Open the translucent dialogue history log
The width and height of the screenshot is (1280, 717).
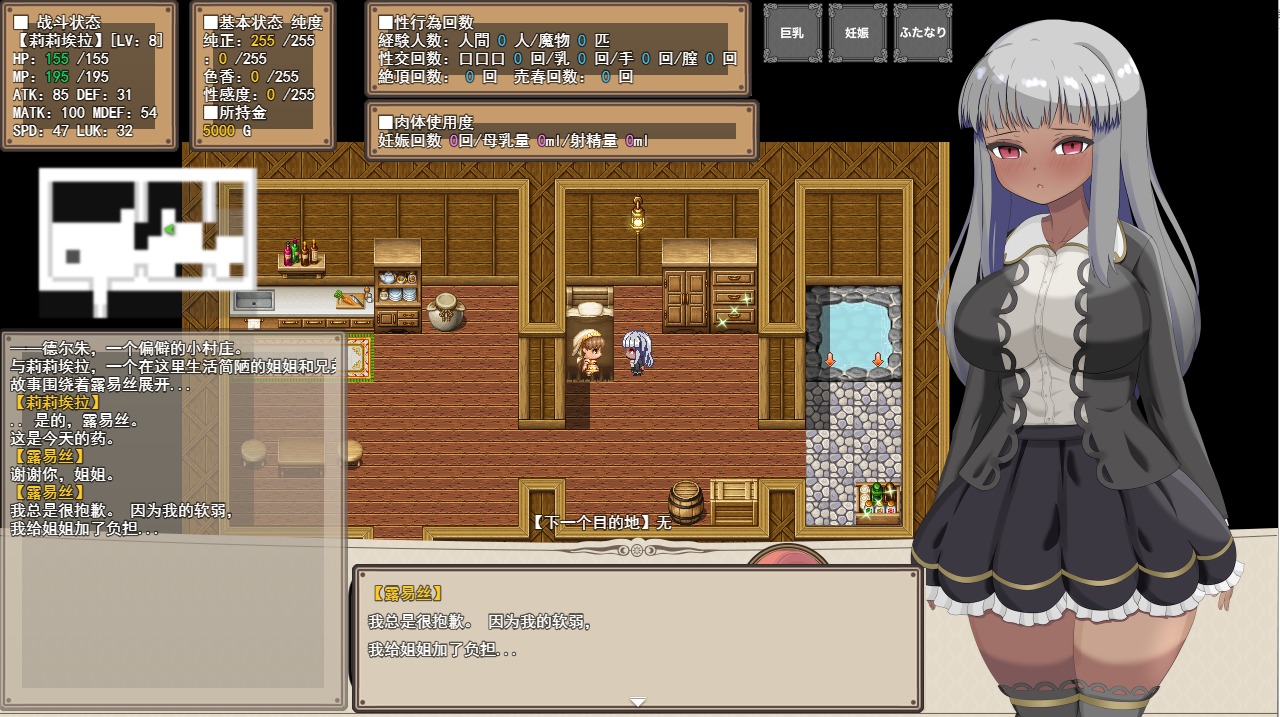(173, 520)
